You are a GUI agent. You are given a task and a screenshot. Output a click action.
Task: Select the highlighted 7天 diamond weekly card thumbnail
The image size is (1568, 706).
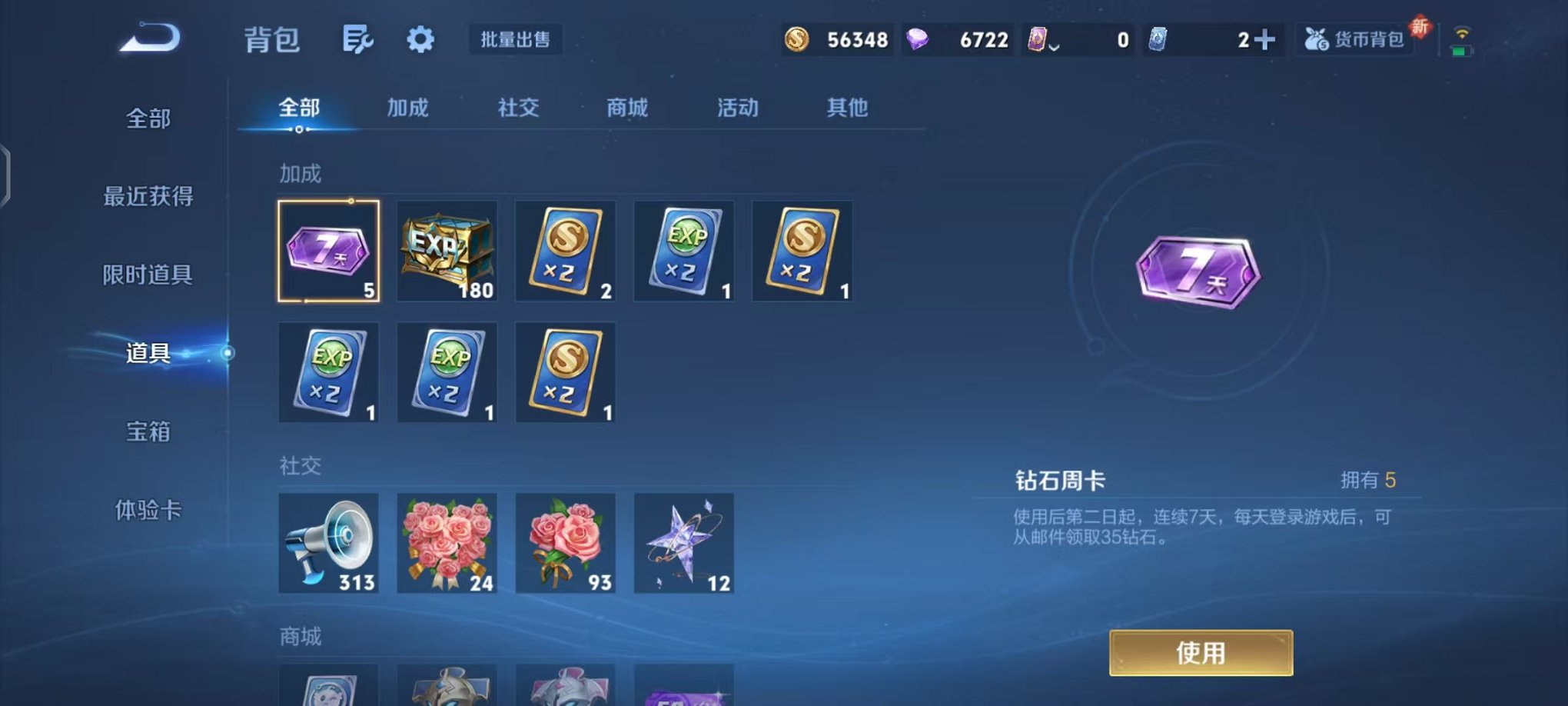(328, 251)
